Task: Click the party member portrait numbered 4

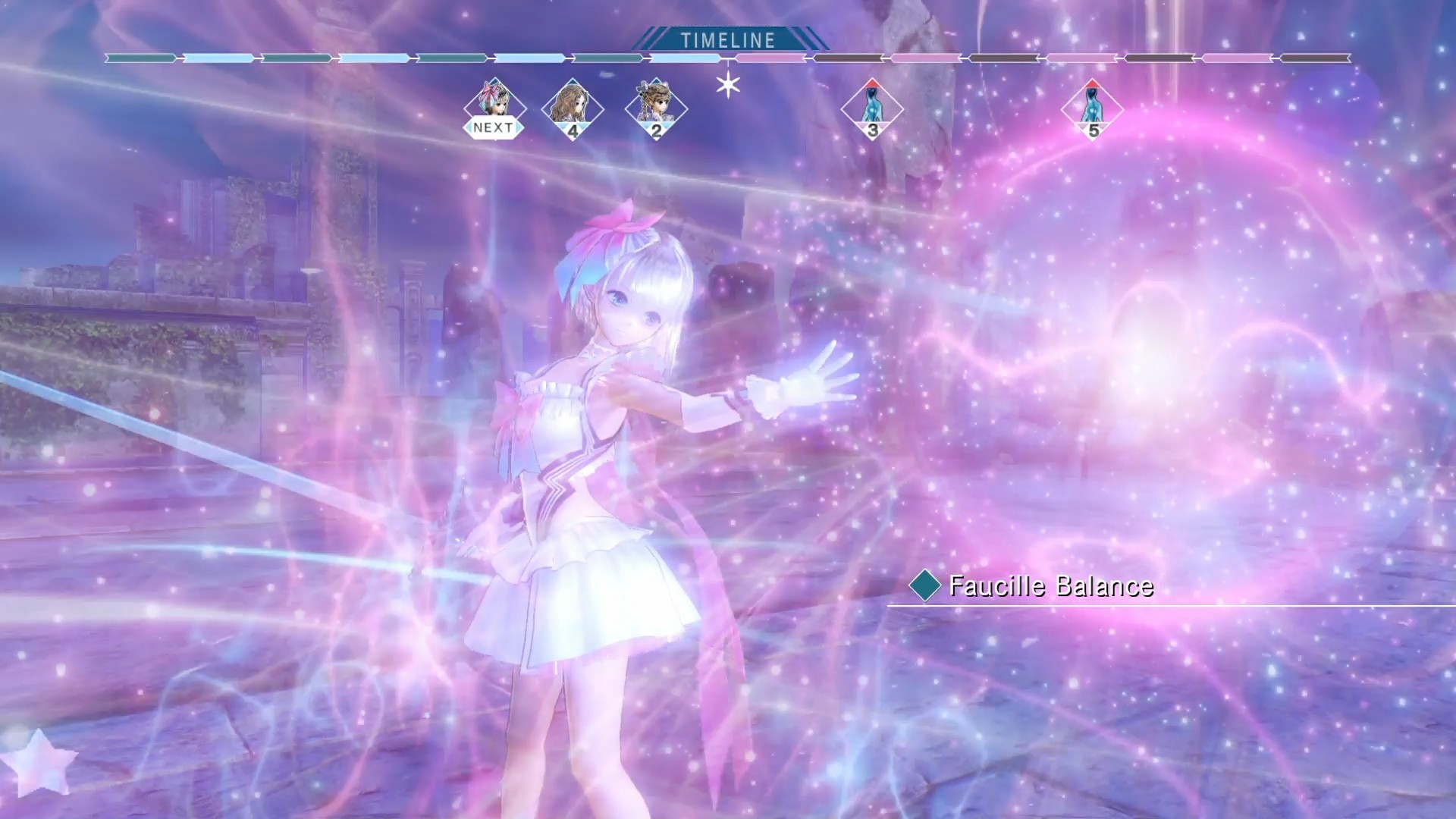Action: click(574, 110)
